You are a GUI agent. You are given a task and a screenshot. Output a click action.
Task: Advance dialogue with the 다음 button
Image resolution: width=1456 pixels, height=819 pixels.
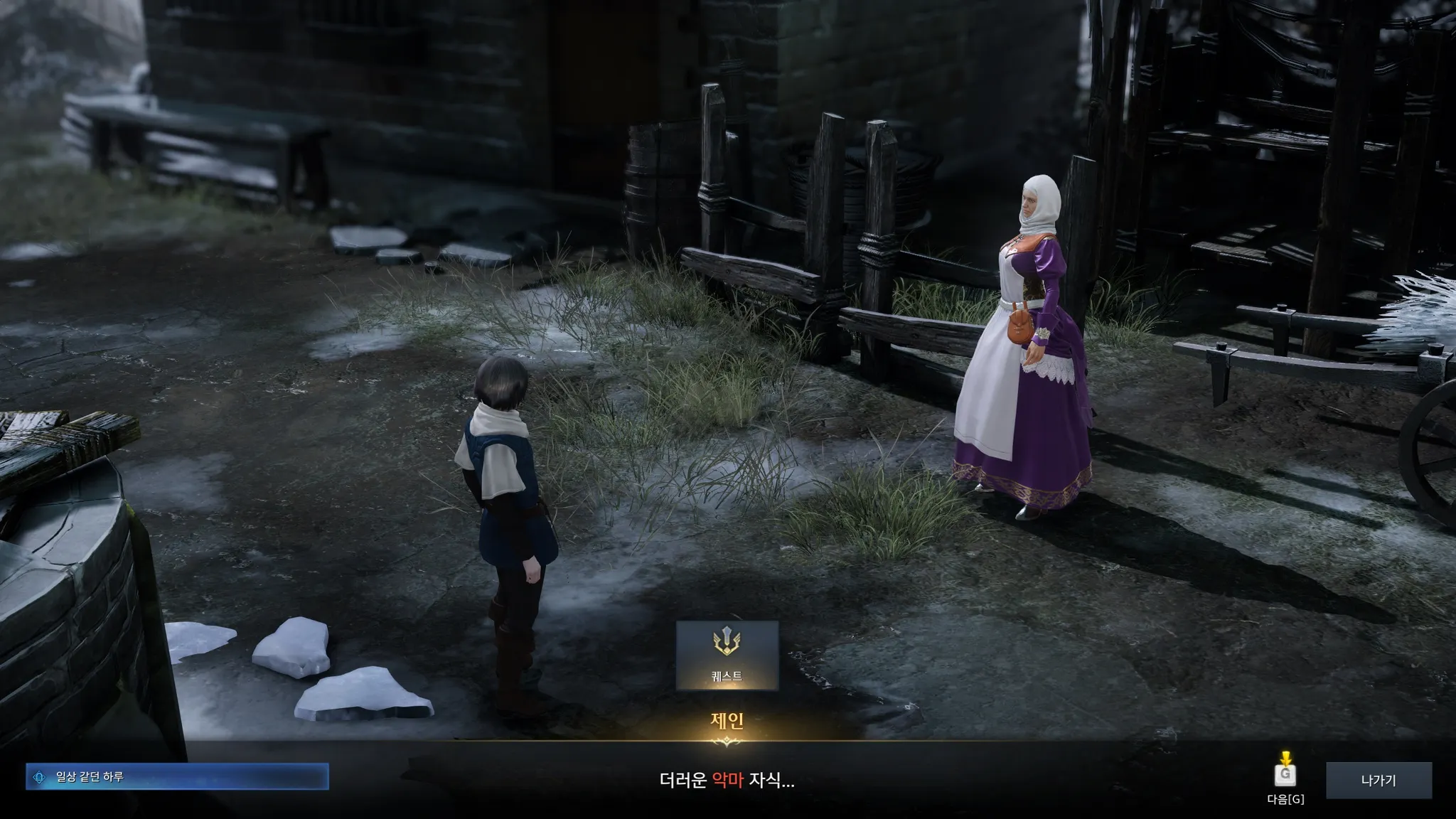point(1285,775)
